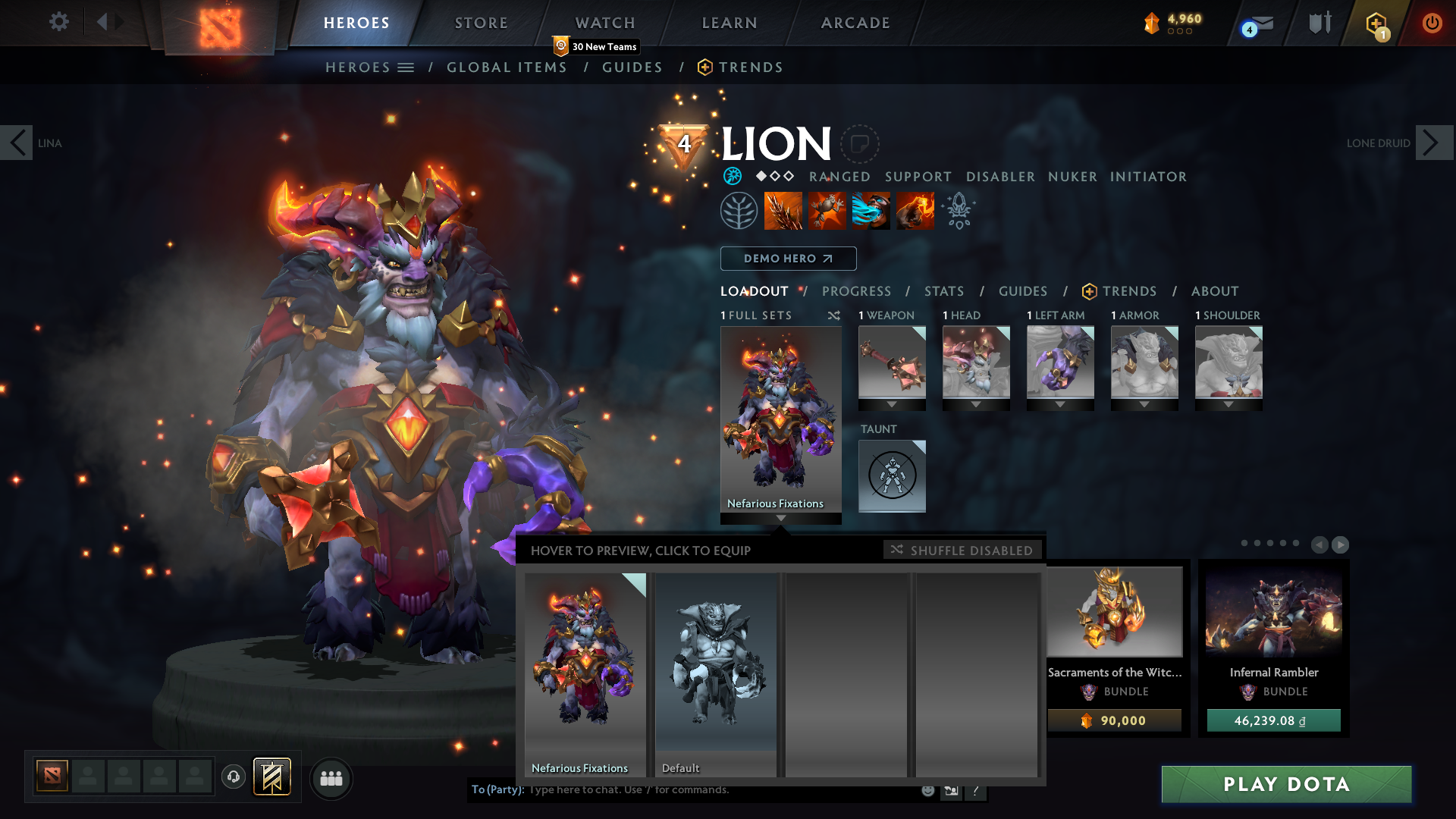The height and width of the screenshot is (819, 1456).
Task: Click the Mana Drain ability icon
Action: point(871,211)
